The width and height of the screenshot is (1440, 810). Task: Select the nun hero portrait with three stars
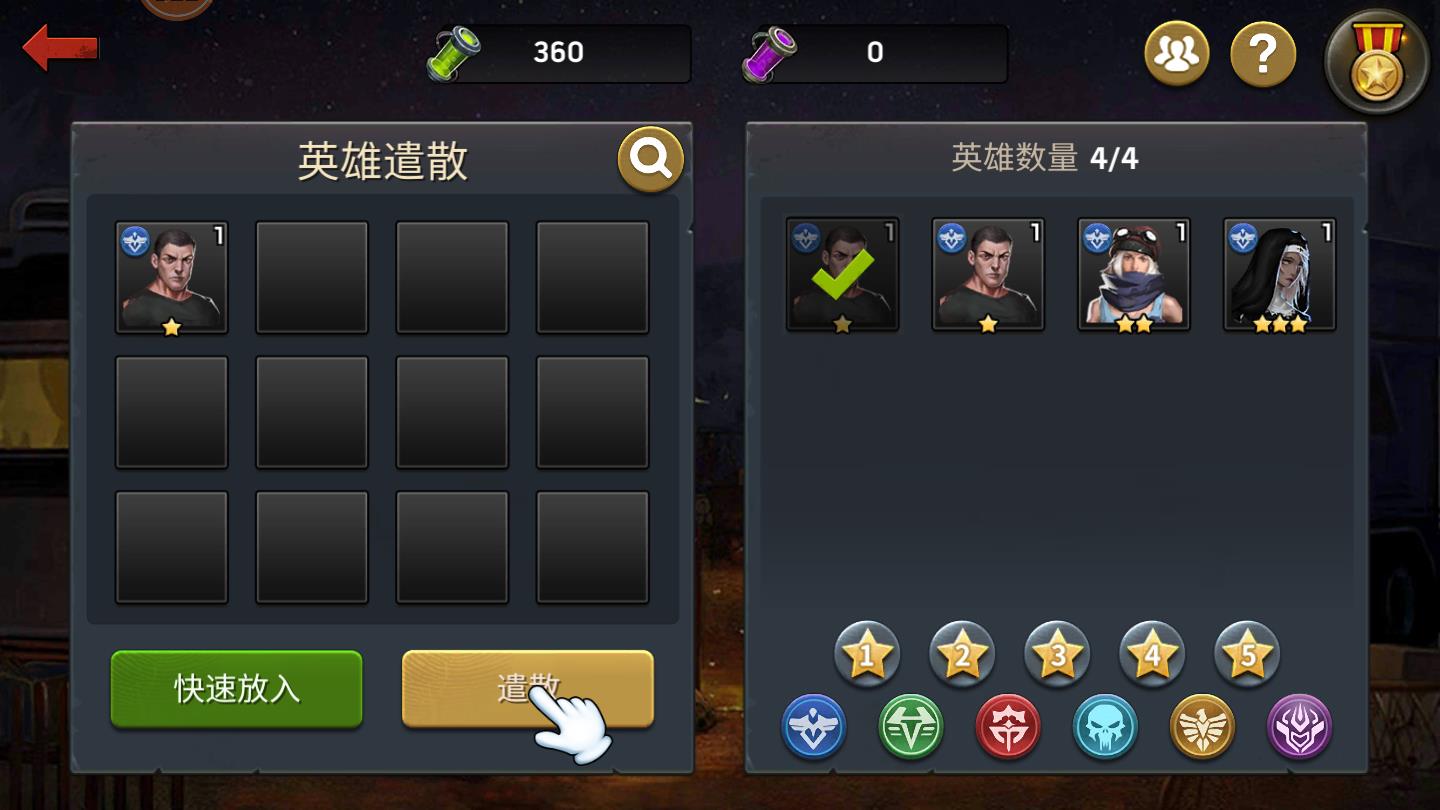(1280, 273)
